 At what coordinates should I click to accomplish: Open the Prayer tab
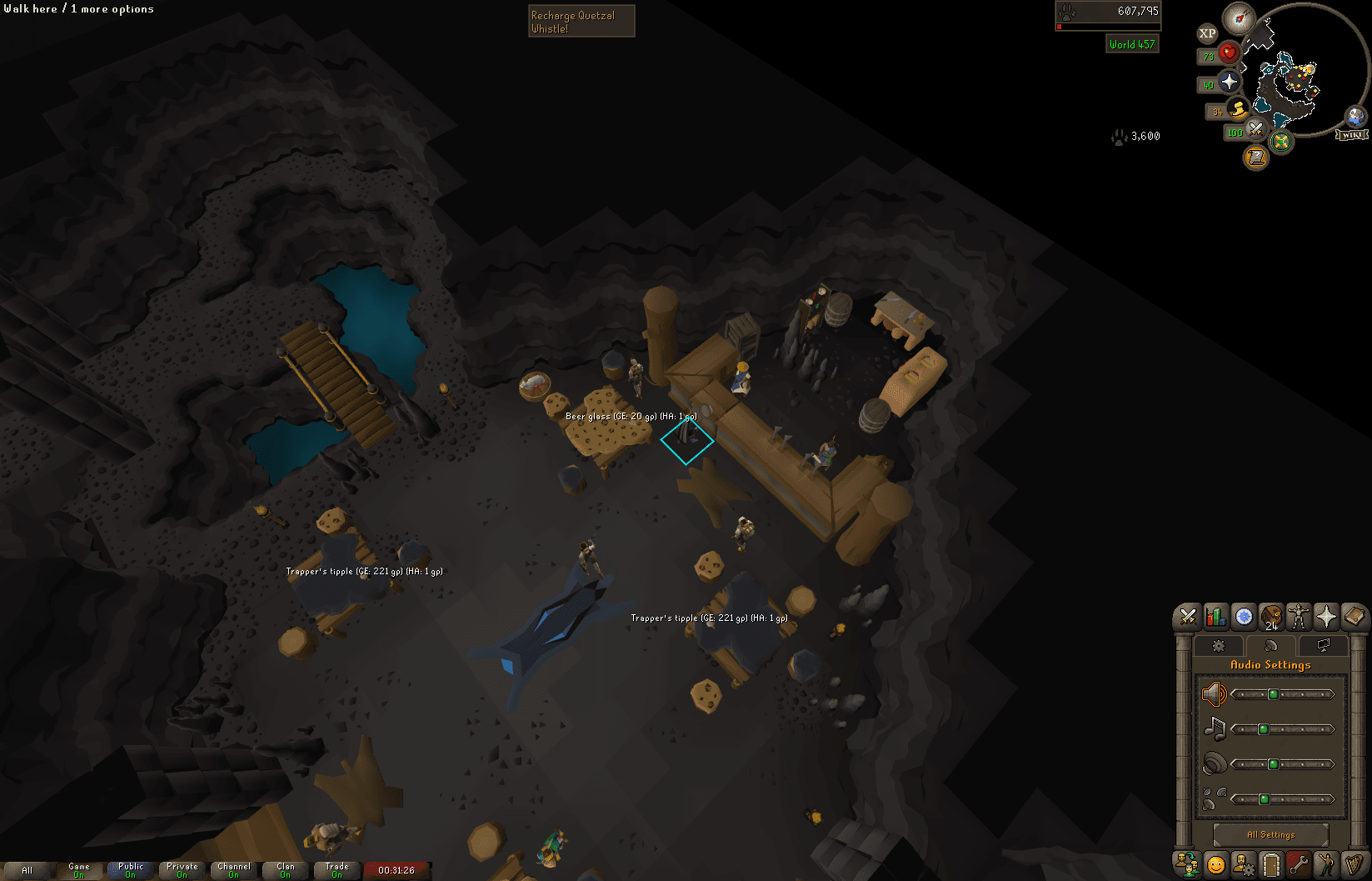point(1326,617)
